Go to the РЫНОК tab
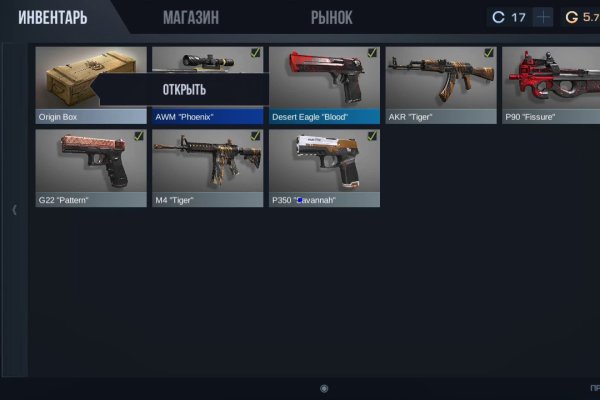This screenshot has width=600, height=400. click(x=331, y=18)
